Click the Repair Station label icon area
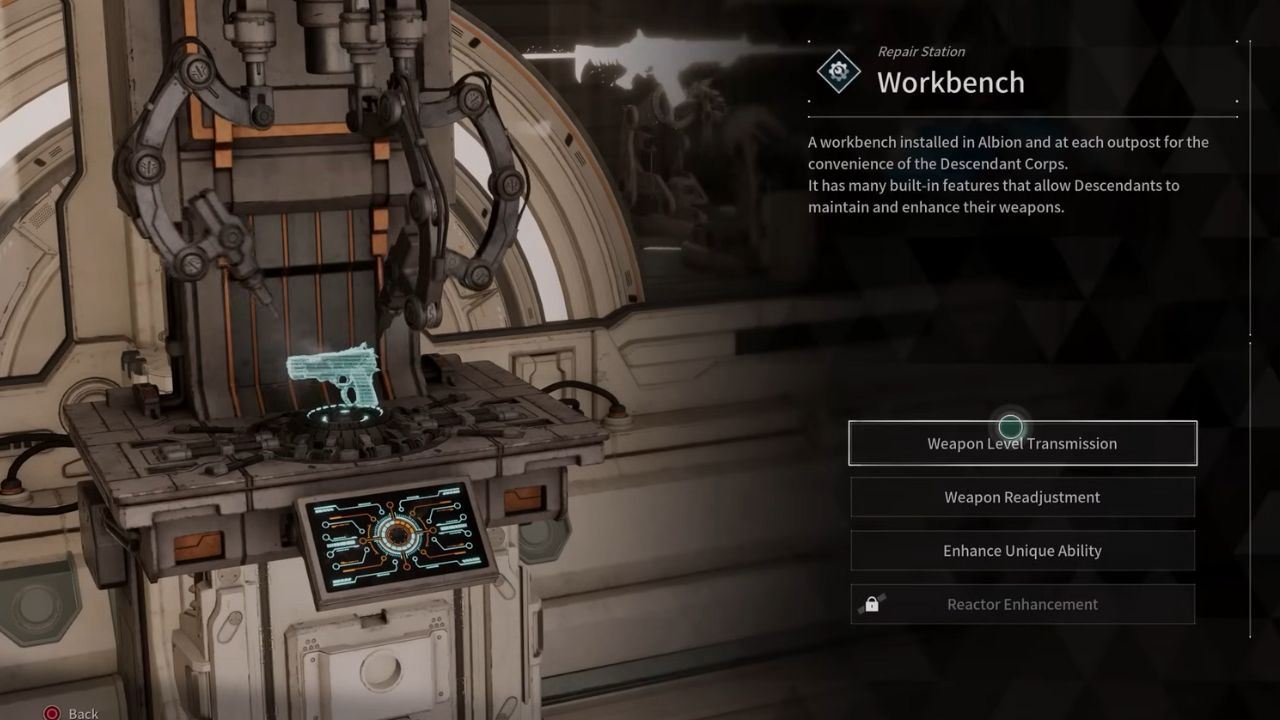Viewport: 1280px width, 720px height. [841, 71]
